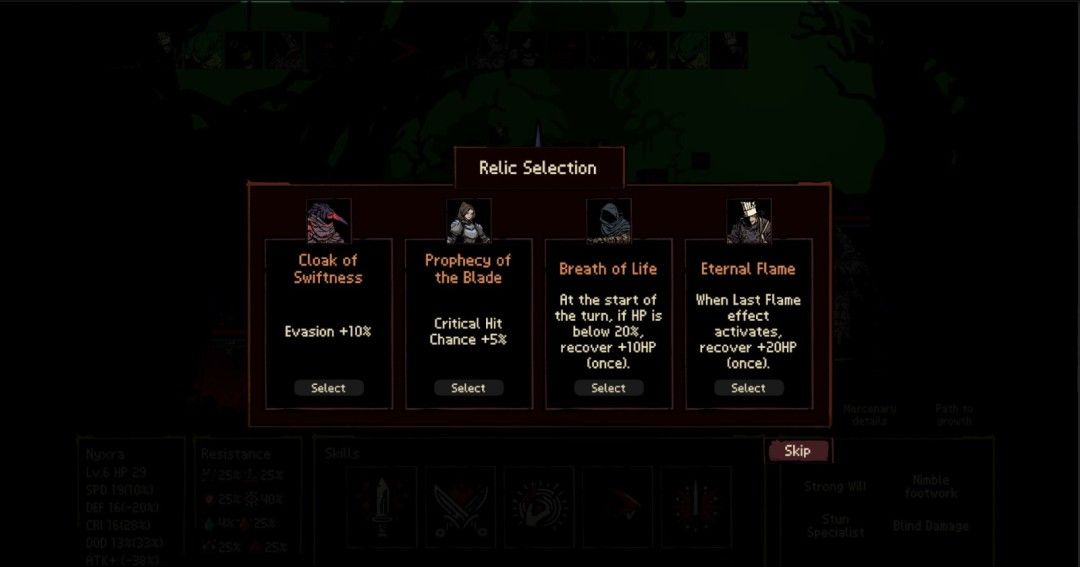Click the Cloak of Swiftness bird portrait
The image size is (1080, 567).
(328, 221)
